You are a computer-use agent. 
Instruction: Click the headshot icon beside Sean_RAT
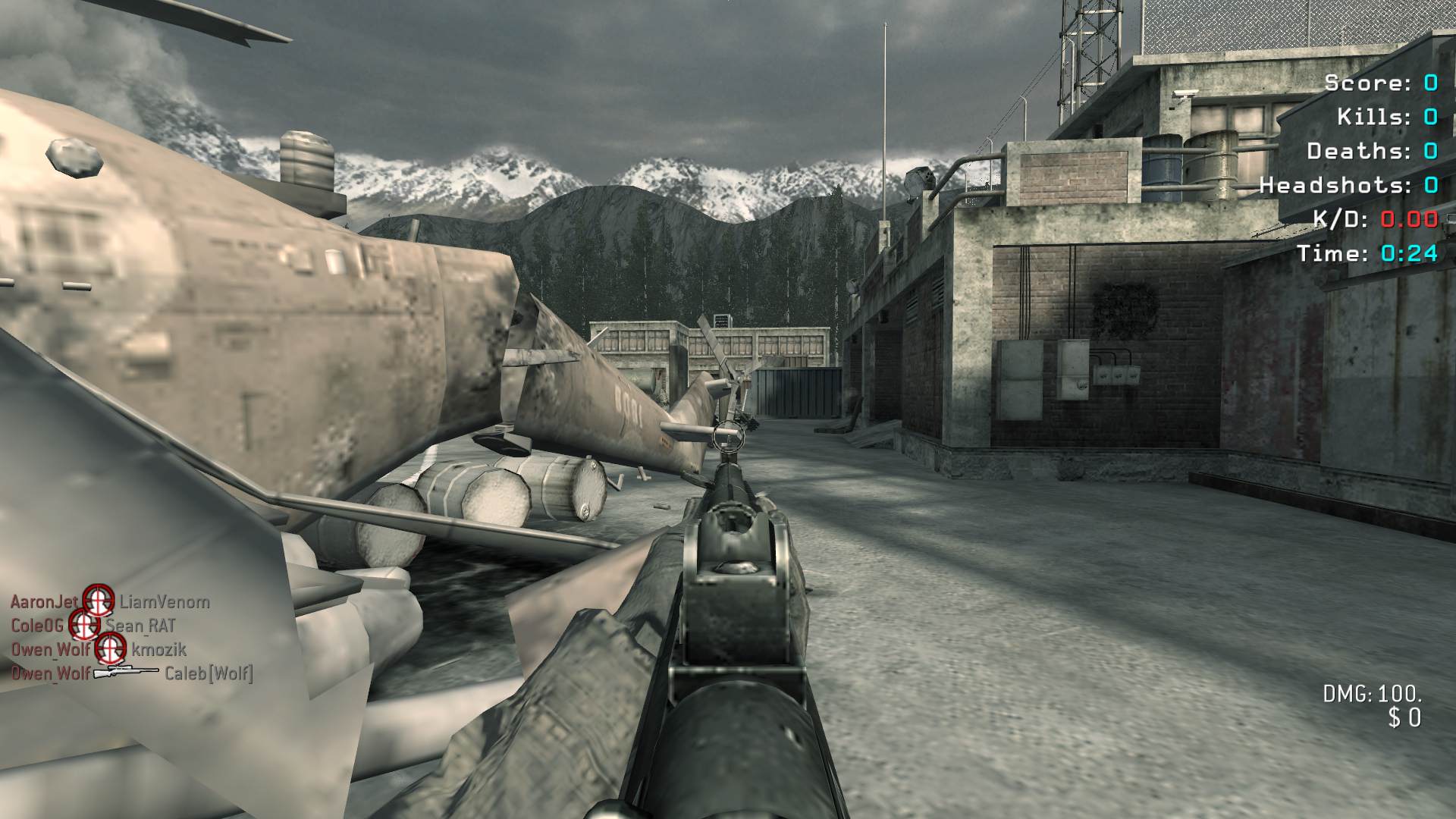click(84, 625)
